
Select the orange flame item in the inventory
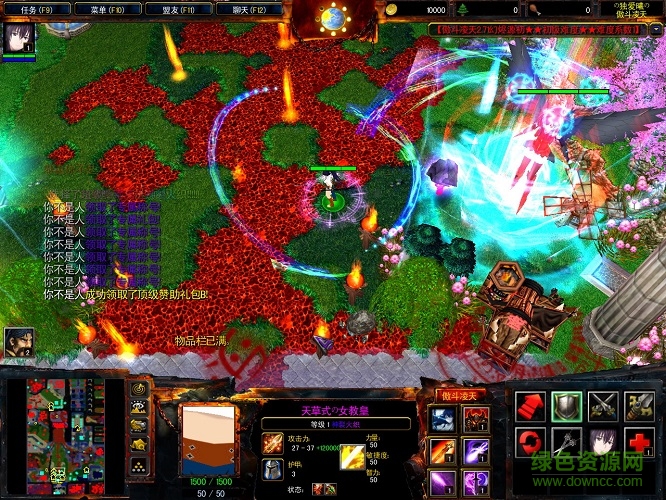441,452
